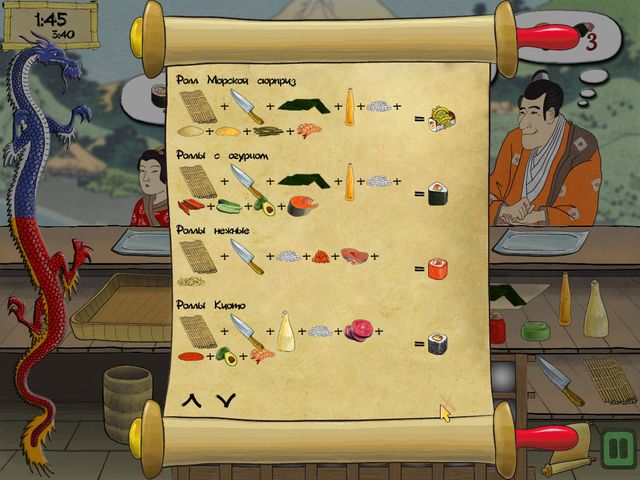Pause the game with the green button
The width and height of the screenshot is (640, 480).
tap(617, 447)
